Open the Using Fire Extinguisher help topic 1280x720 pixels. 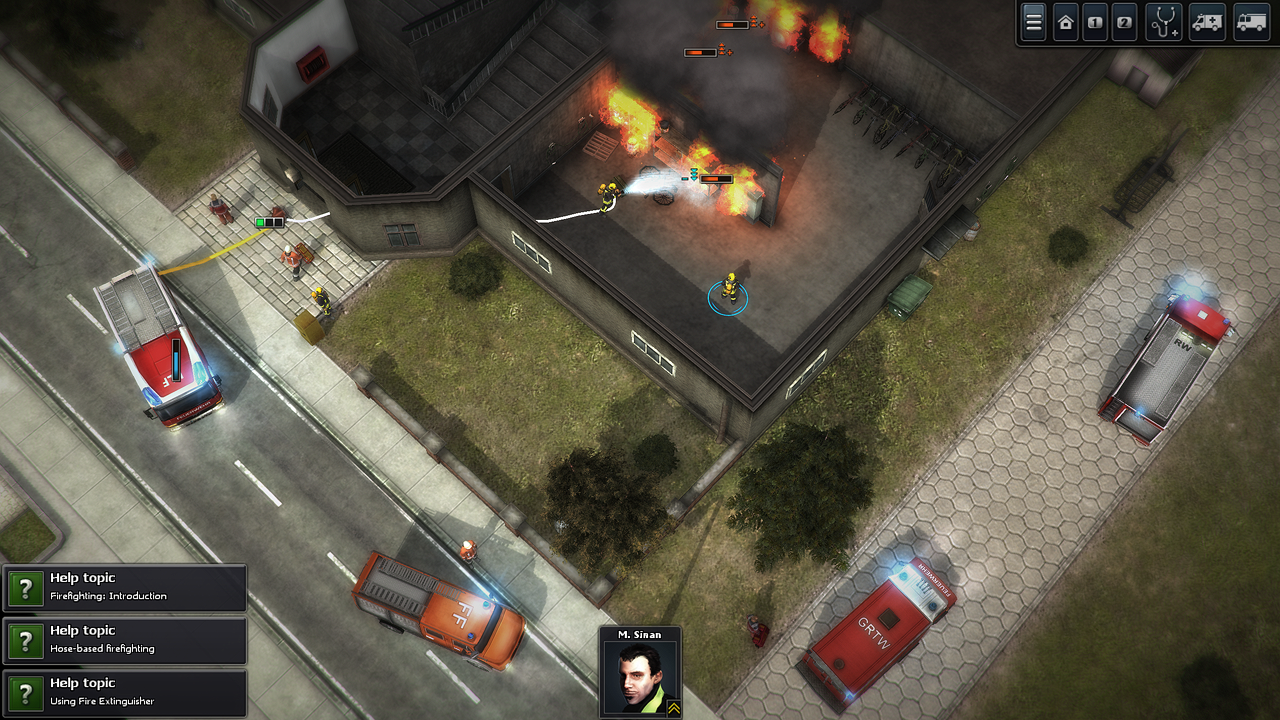[x=110, y=694]
